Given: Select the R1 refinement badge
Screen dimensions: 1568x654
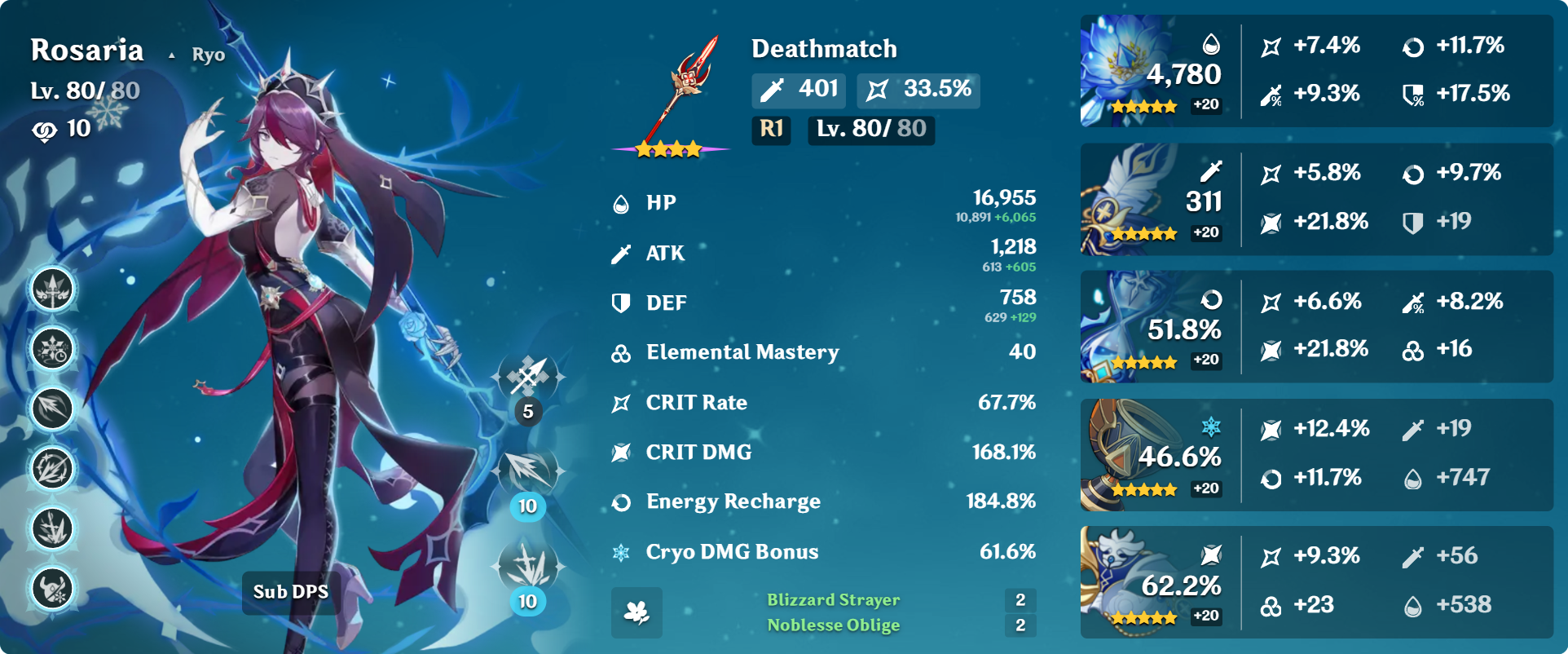Looking at the screenshot, I should coord(771,130).
